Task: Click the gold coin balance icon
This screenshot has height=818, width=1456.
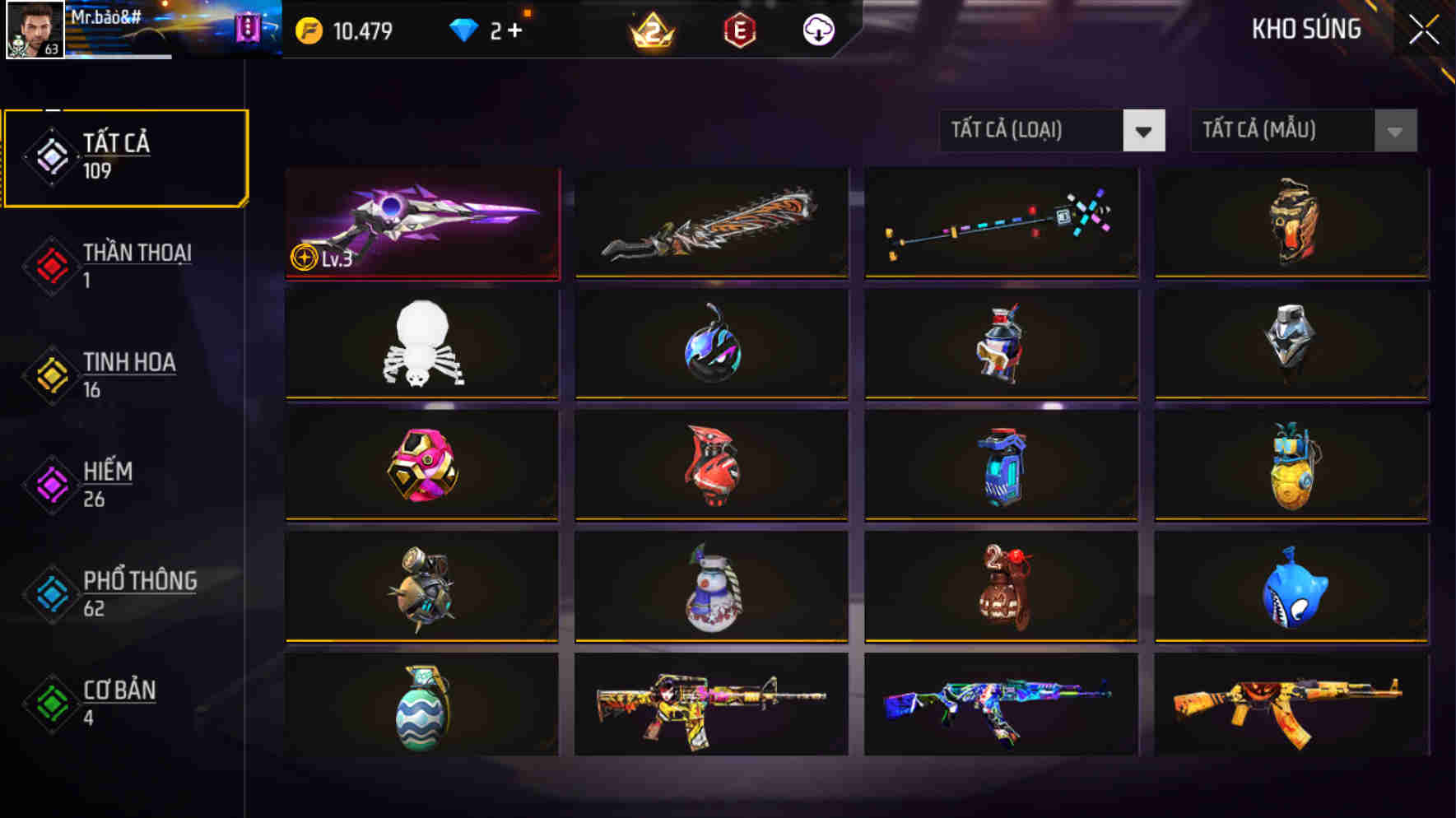Action: [308, 30]
